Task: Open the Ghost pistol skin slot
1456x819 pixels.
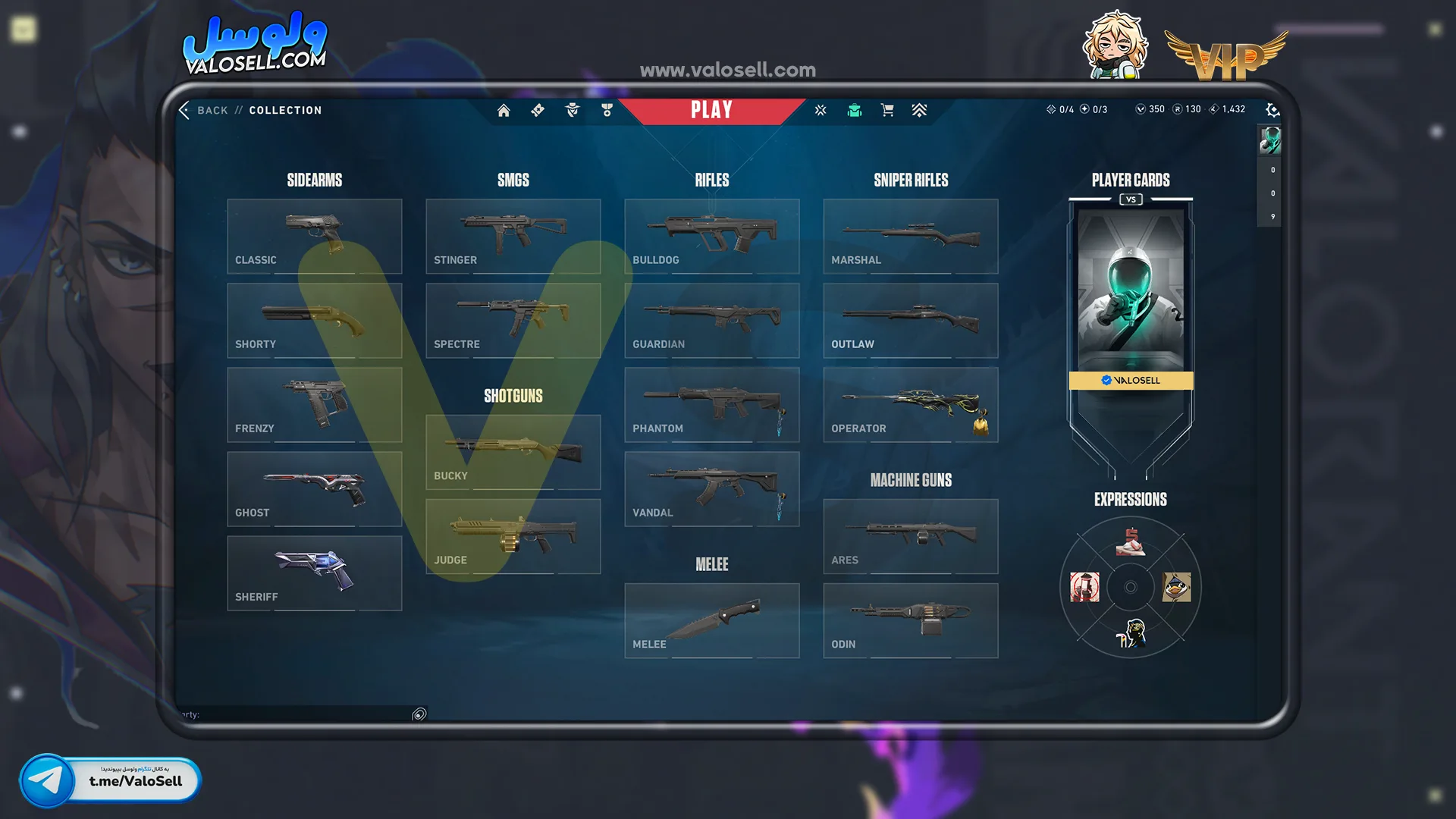Action: point(314,488)
